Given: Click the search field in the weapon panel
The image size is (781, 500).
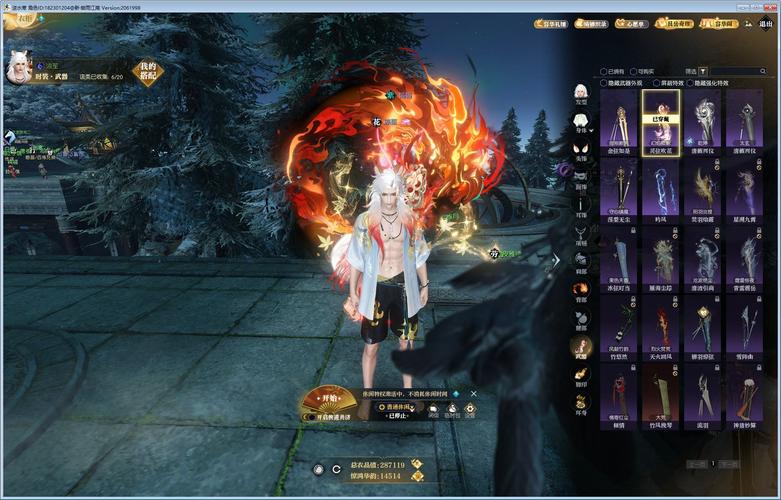Looking at the screenshot, I should point(739,71).
